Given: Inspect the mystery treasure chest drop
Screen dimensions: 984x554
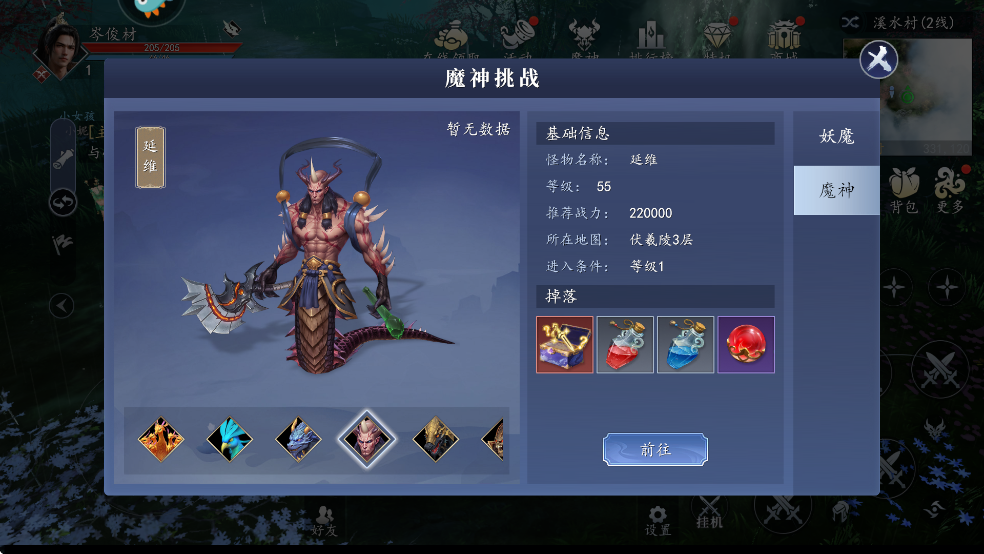Looking at the screenshot, I should coord(565,345).
